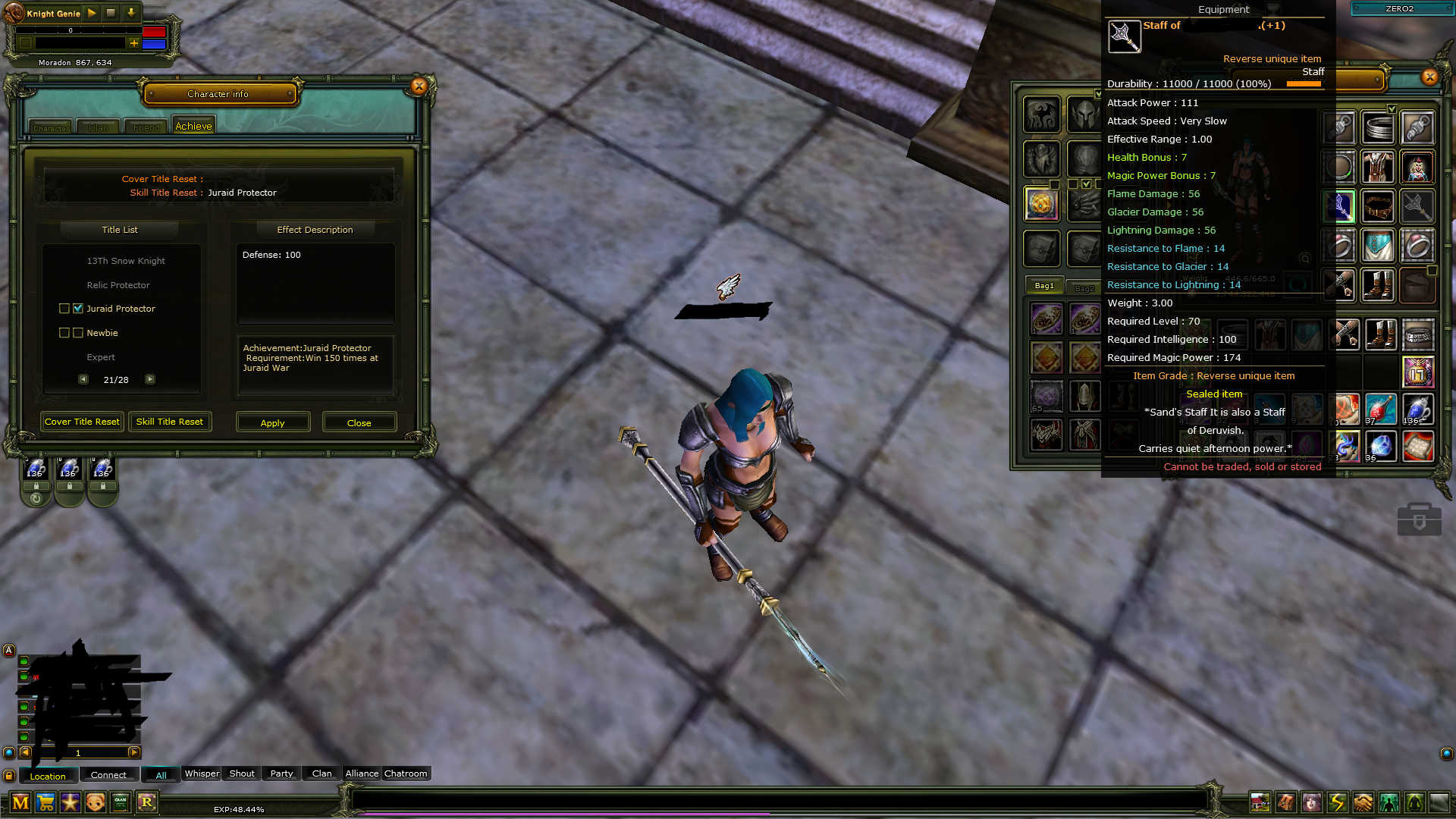
Task: Select the star premium icon
Action: point(71,802)
